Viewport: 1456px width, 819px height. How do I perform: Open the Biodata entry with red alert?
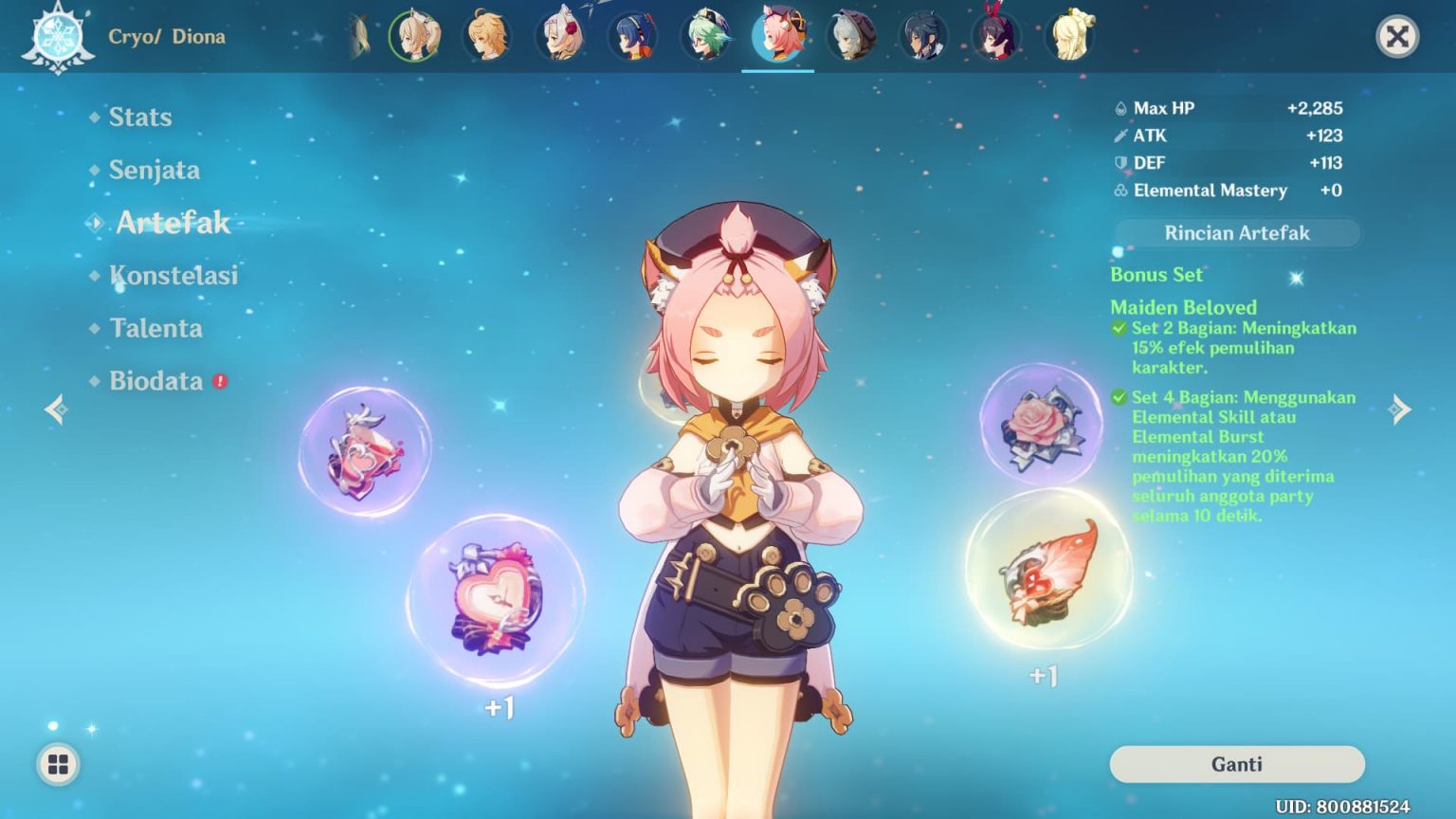point(156,381)
